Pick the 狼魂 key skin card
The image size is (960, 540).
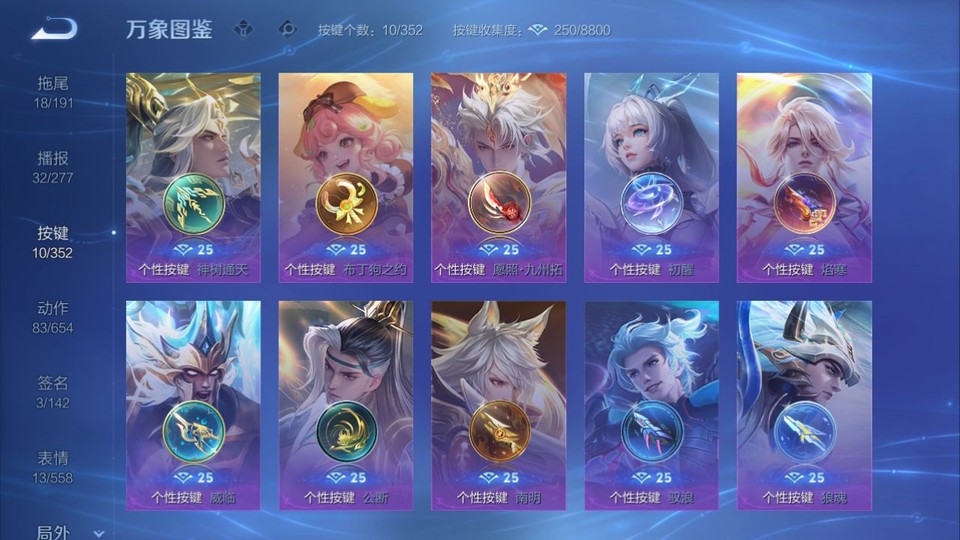(804, 405)
